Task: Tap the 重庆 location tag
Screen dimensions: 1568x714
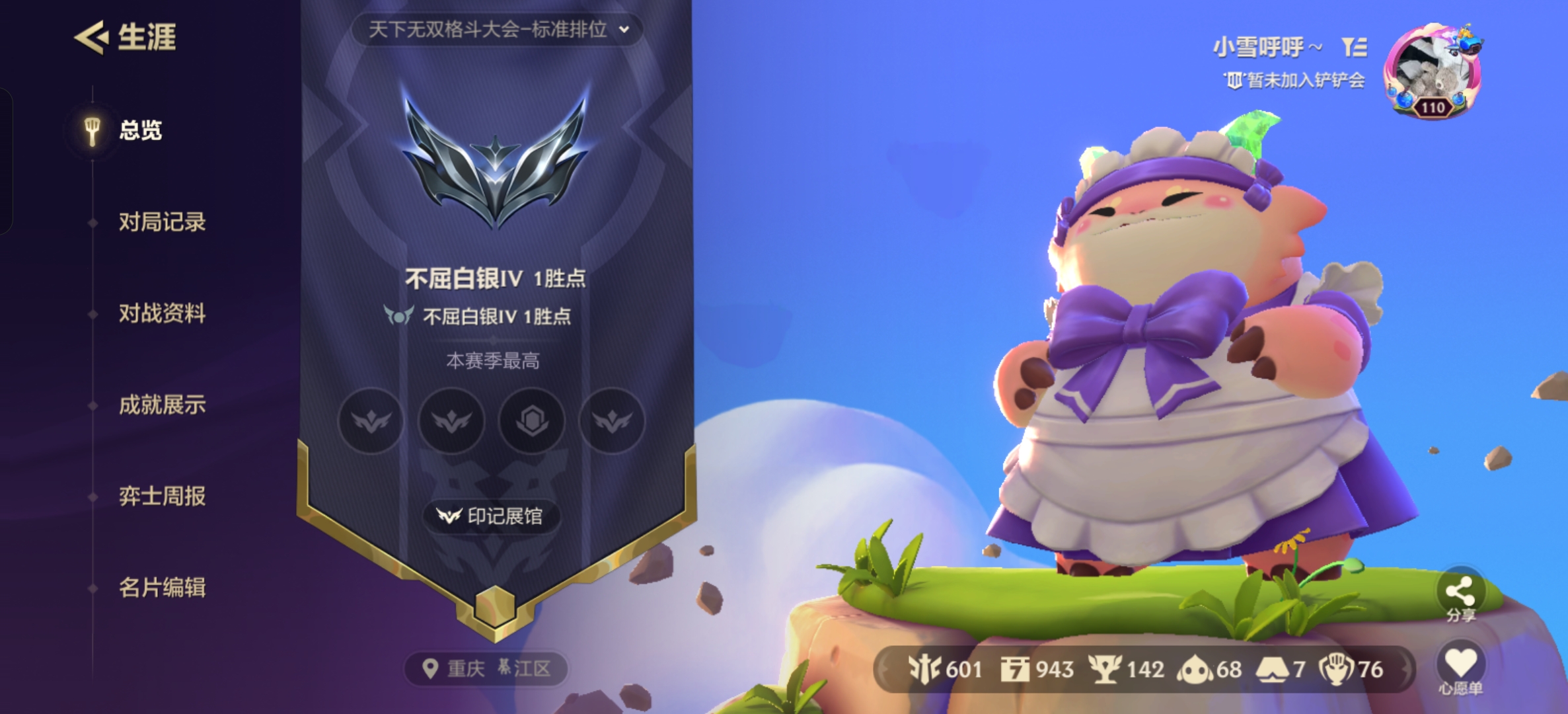Action: tap(486, 669)
